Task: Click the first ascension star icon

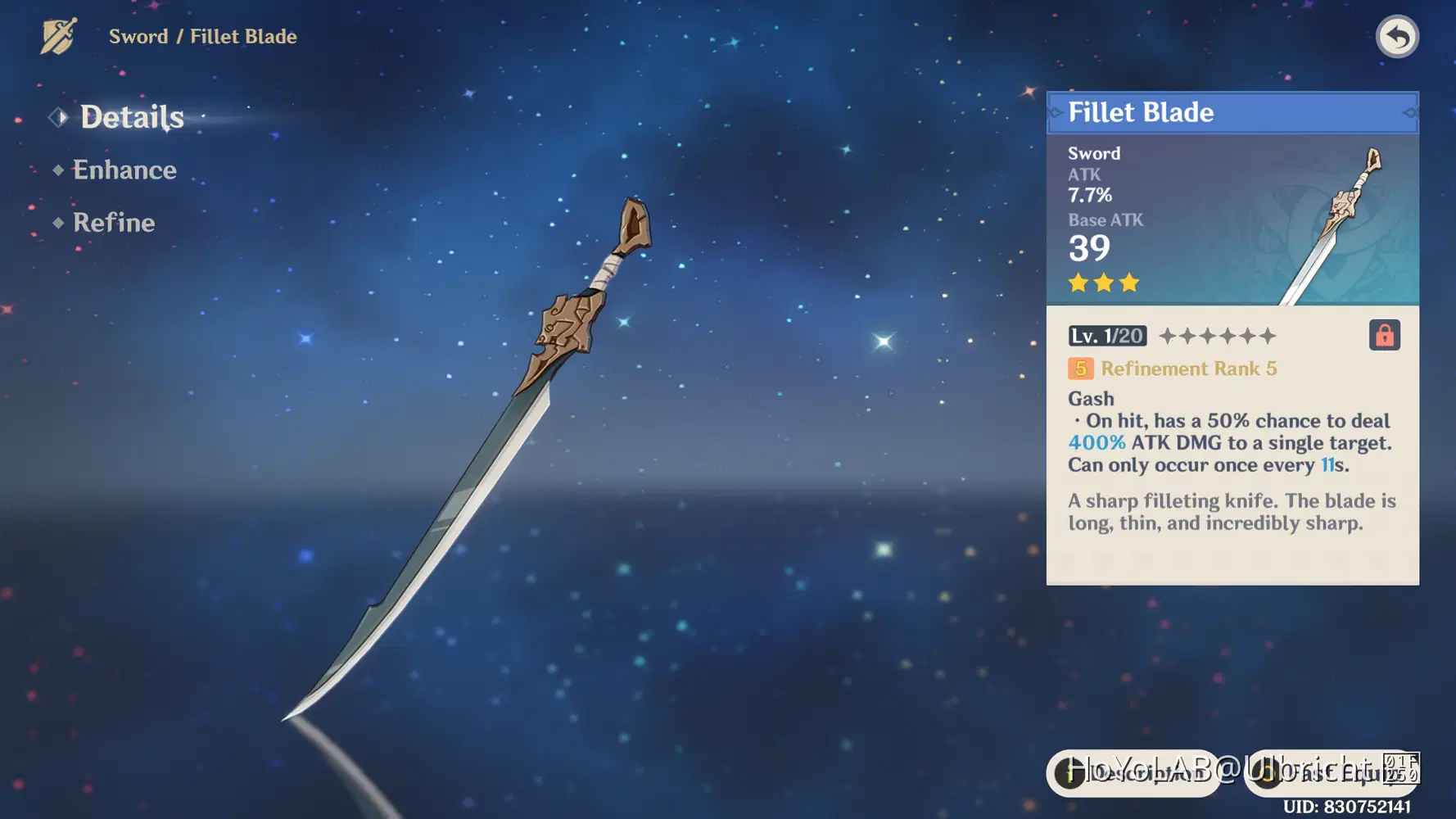Action: [x=1167, y=335]
